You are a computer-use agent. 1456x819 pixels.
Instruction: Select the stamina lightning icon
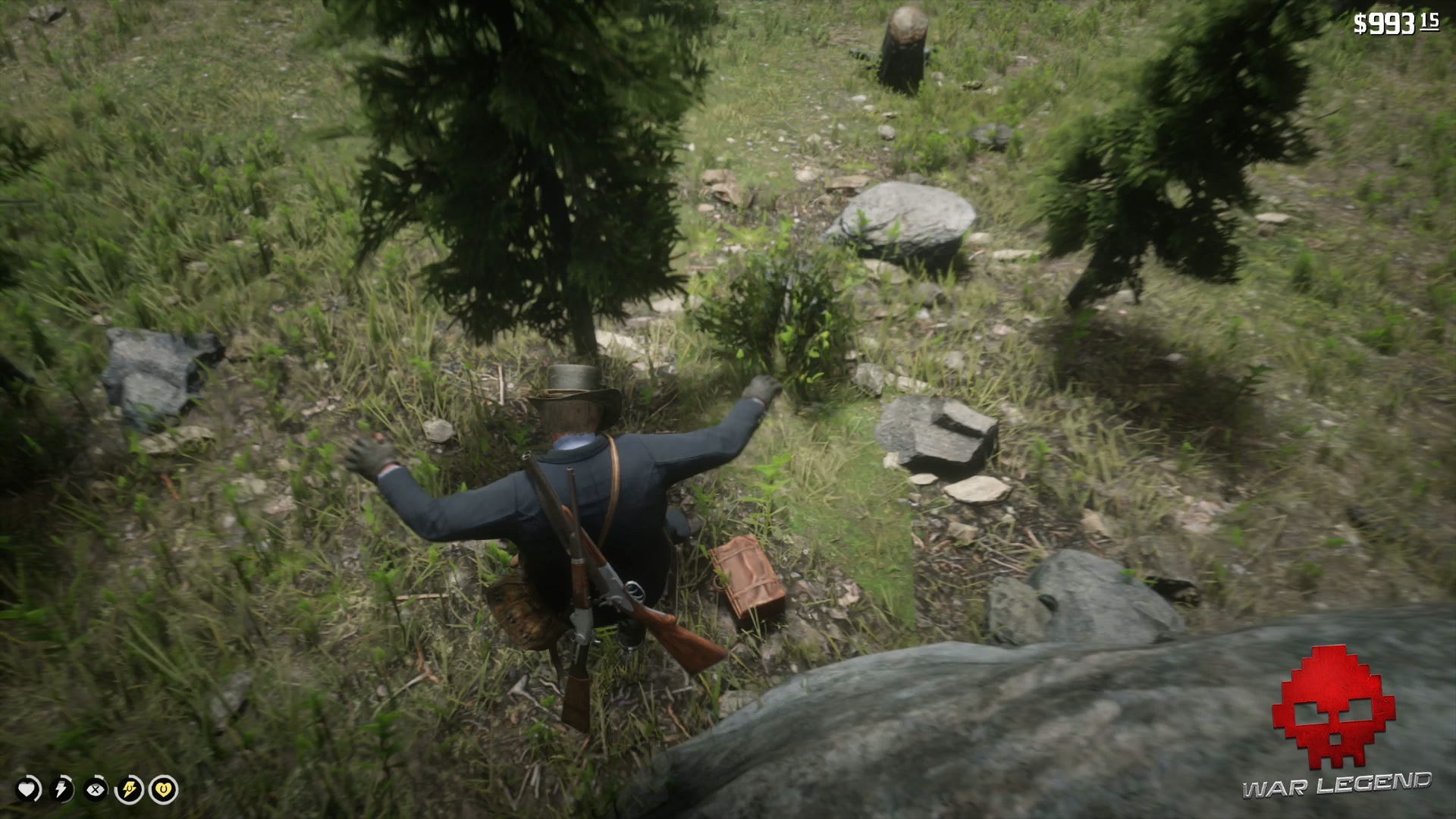point(61,789)
